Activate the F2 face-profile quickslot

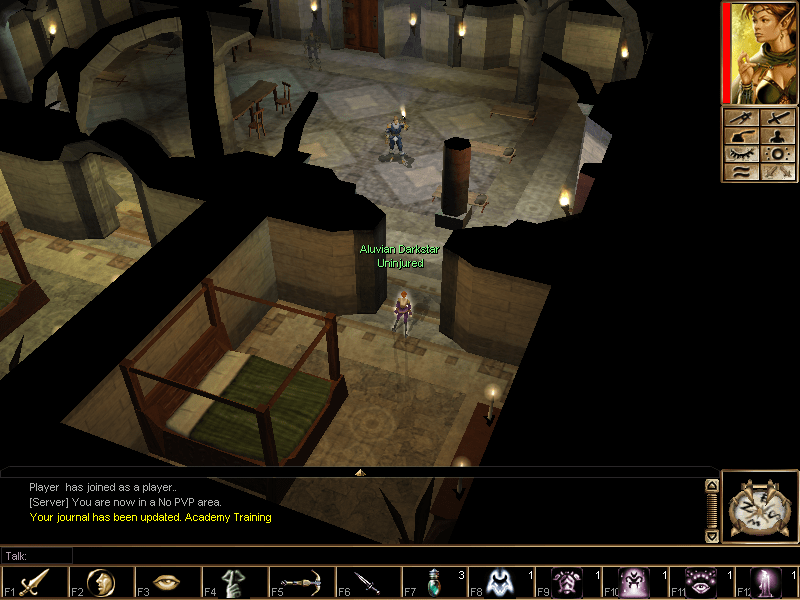pyautogui.click(x=101, y=582)
